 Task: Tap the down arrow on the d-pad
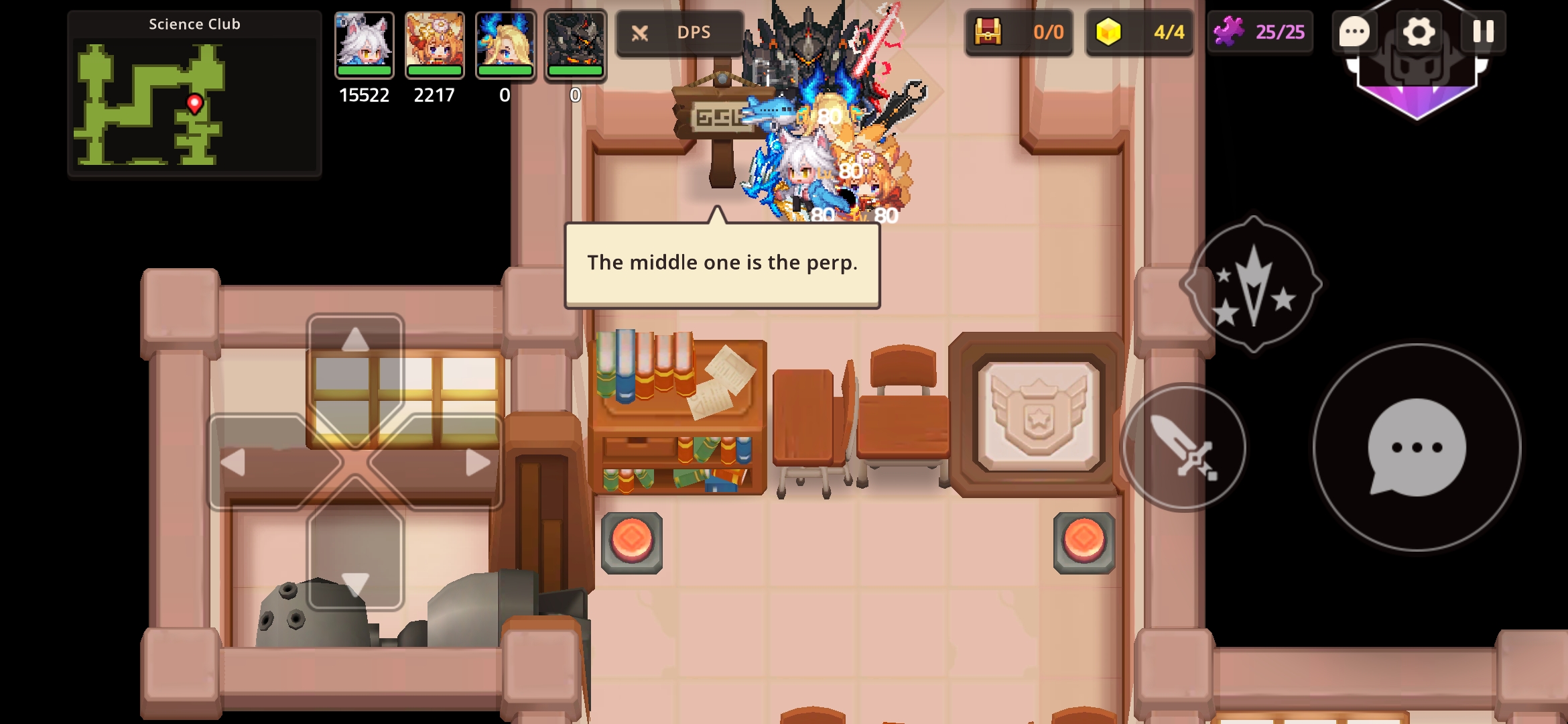(x=355, y=583)
